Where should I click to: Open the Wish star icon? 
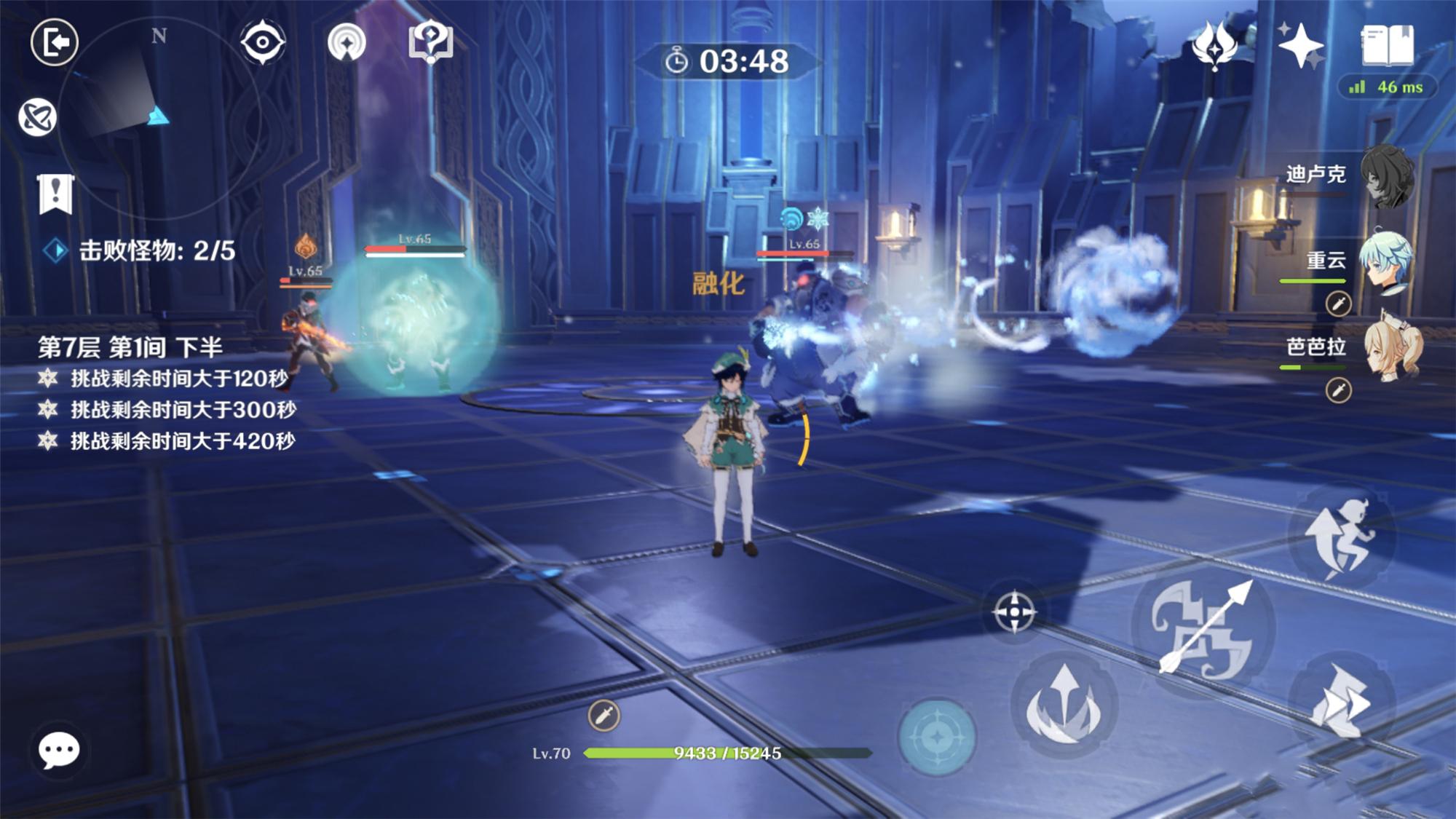(1300, 45)
